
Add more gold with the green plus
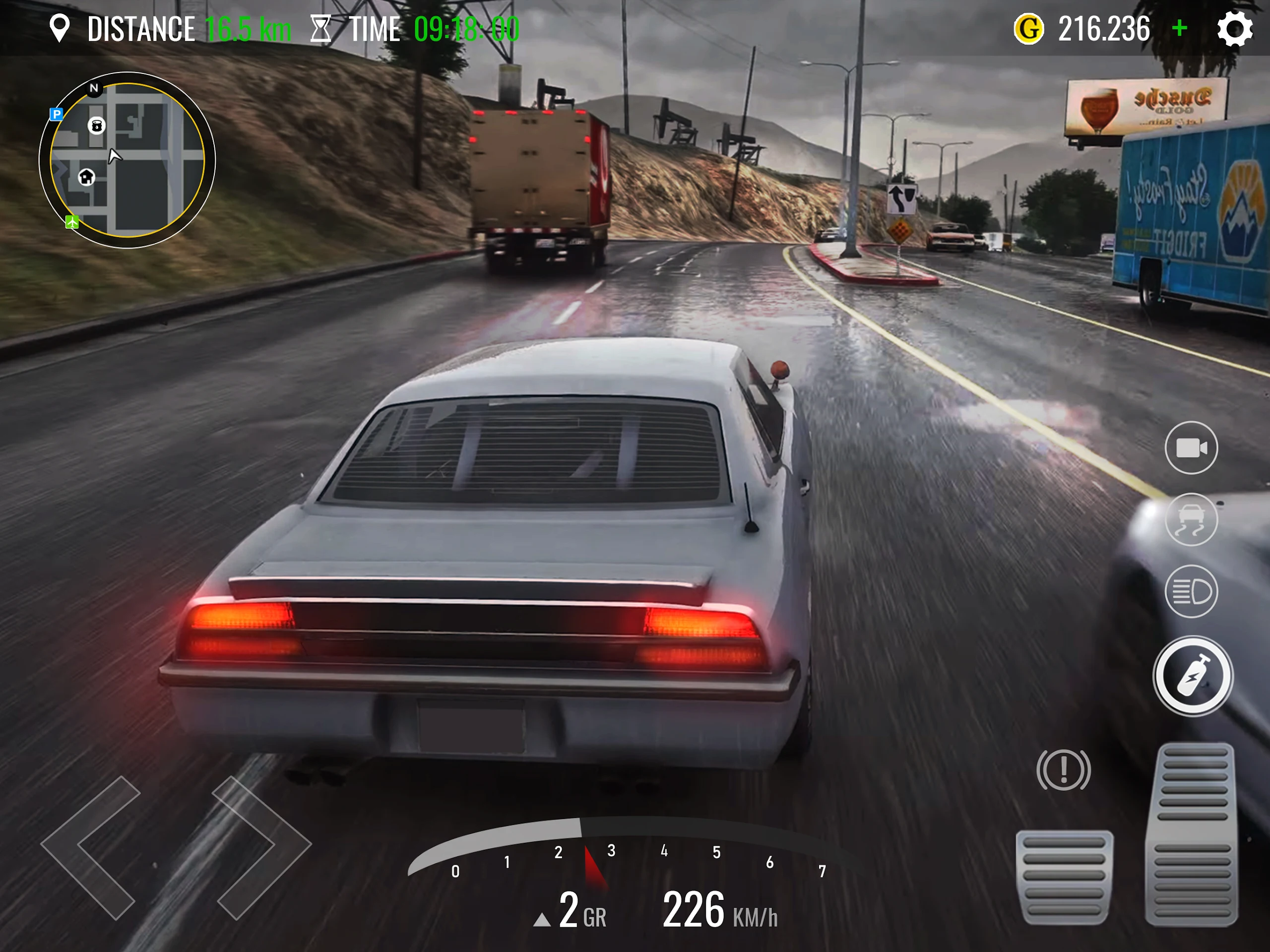pos(1180,28)
